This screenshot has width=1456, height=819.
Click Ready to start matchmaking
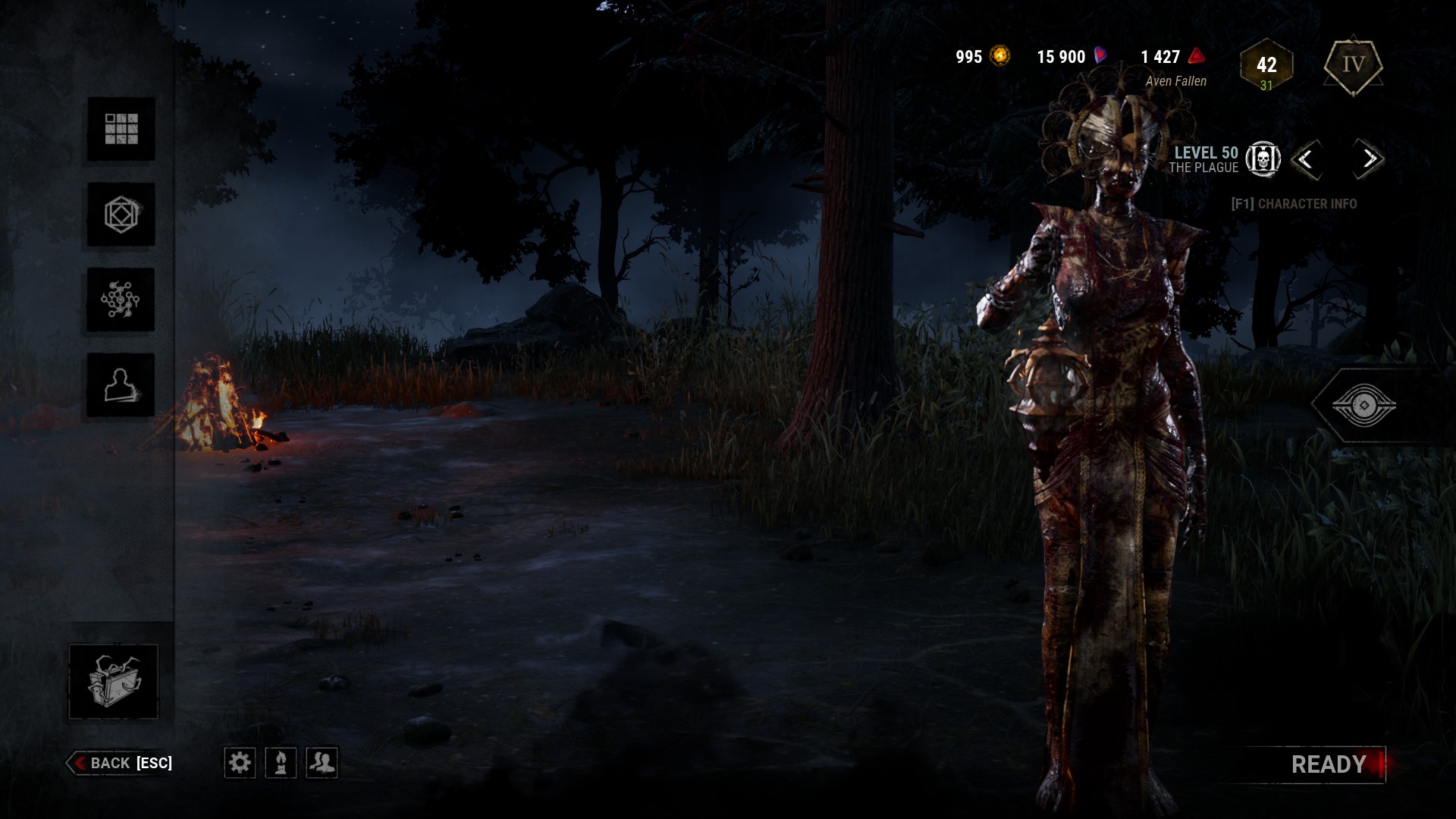tap(1329, 764)
